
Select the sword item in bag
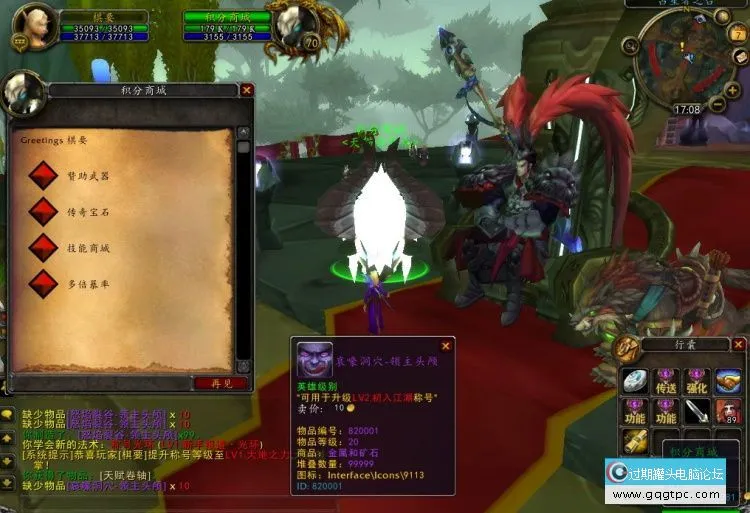point(697,411)
